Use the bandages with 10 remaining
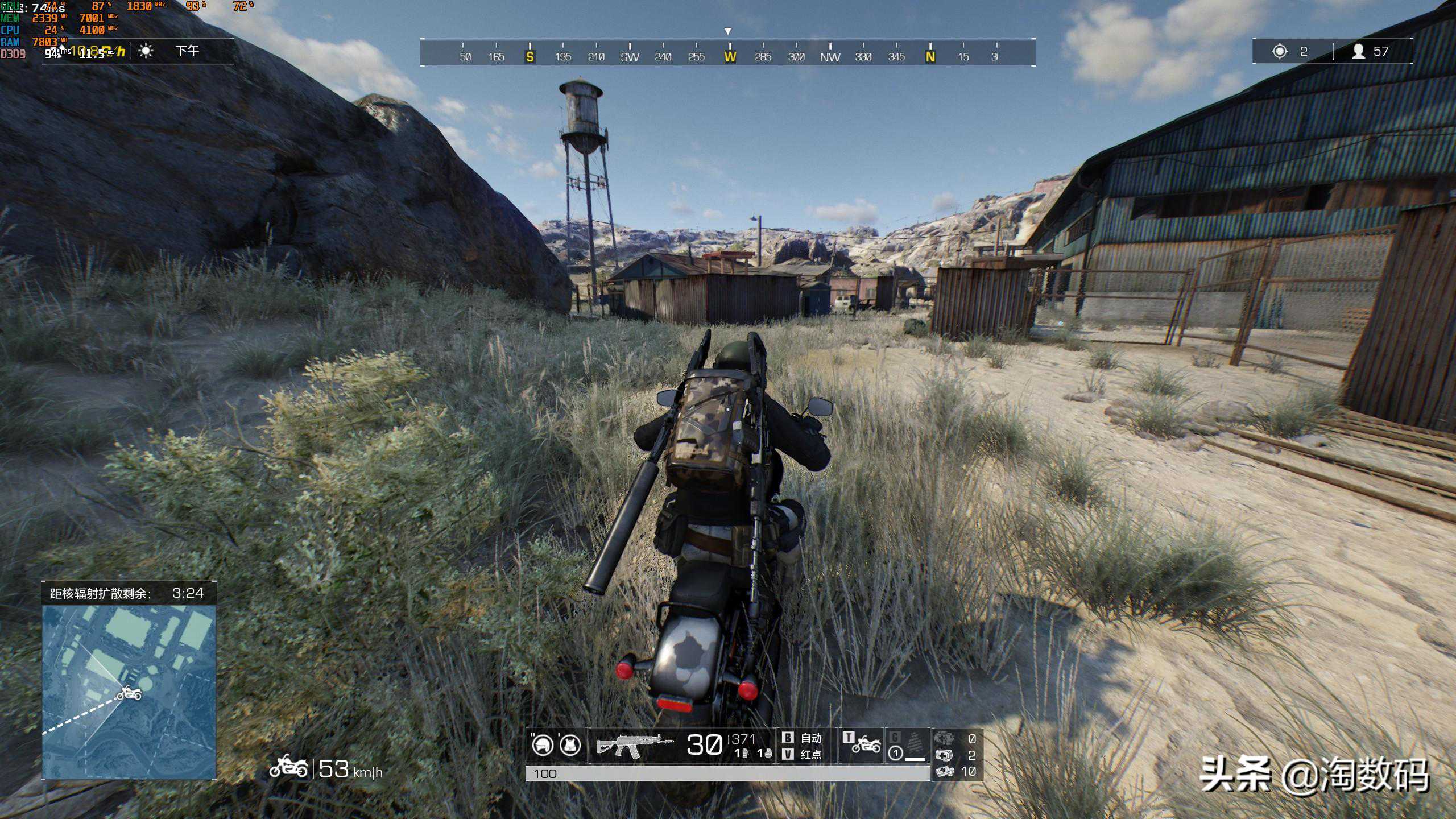The image size is (1456, 819). (x=945, y=771)
